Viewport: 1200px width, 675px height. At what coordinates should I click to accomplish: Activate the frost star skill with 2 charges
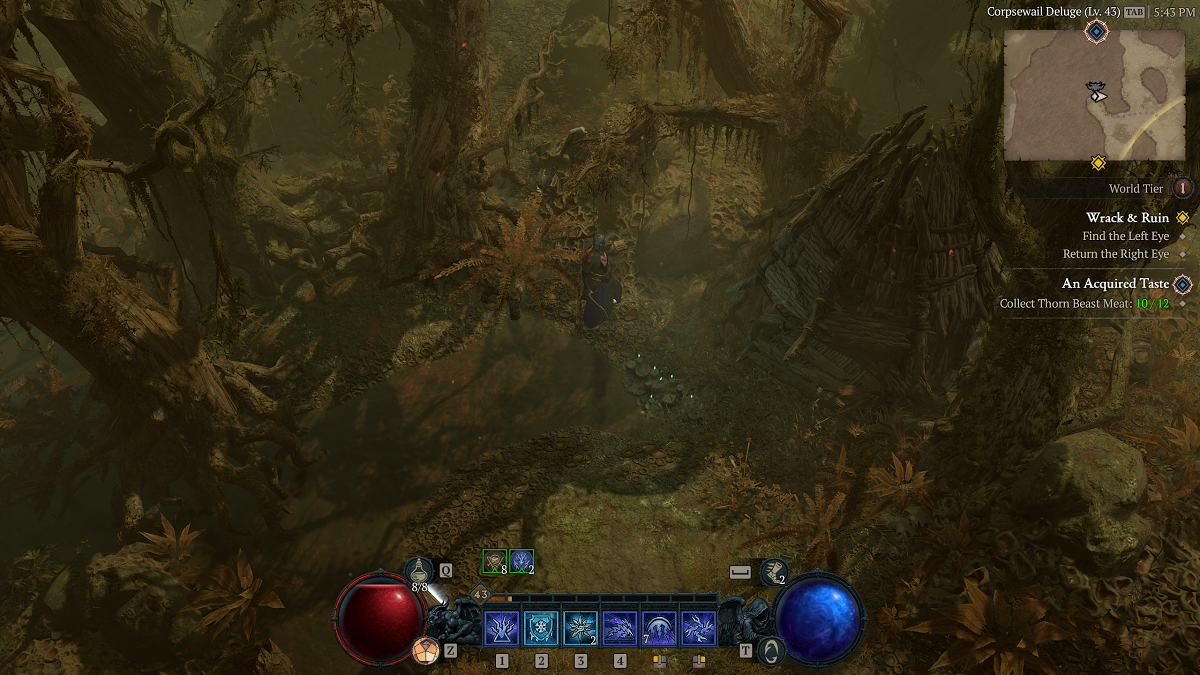(x=581, y=629)
